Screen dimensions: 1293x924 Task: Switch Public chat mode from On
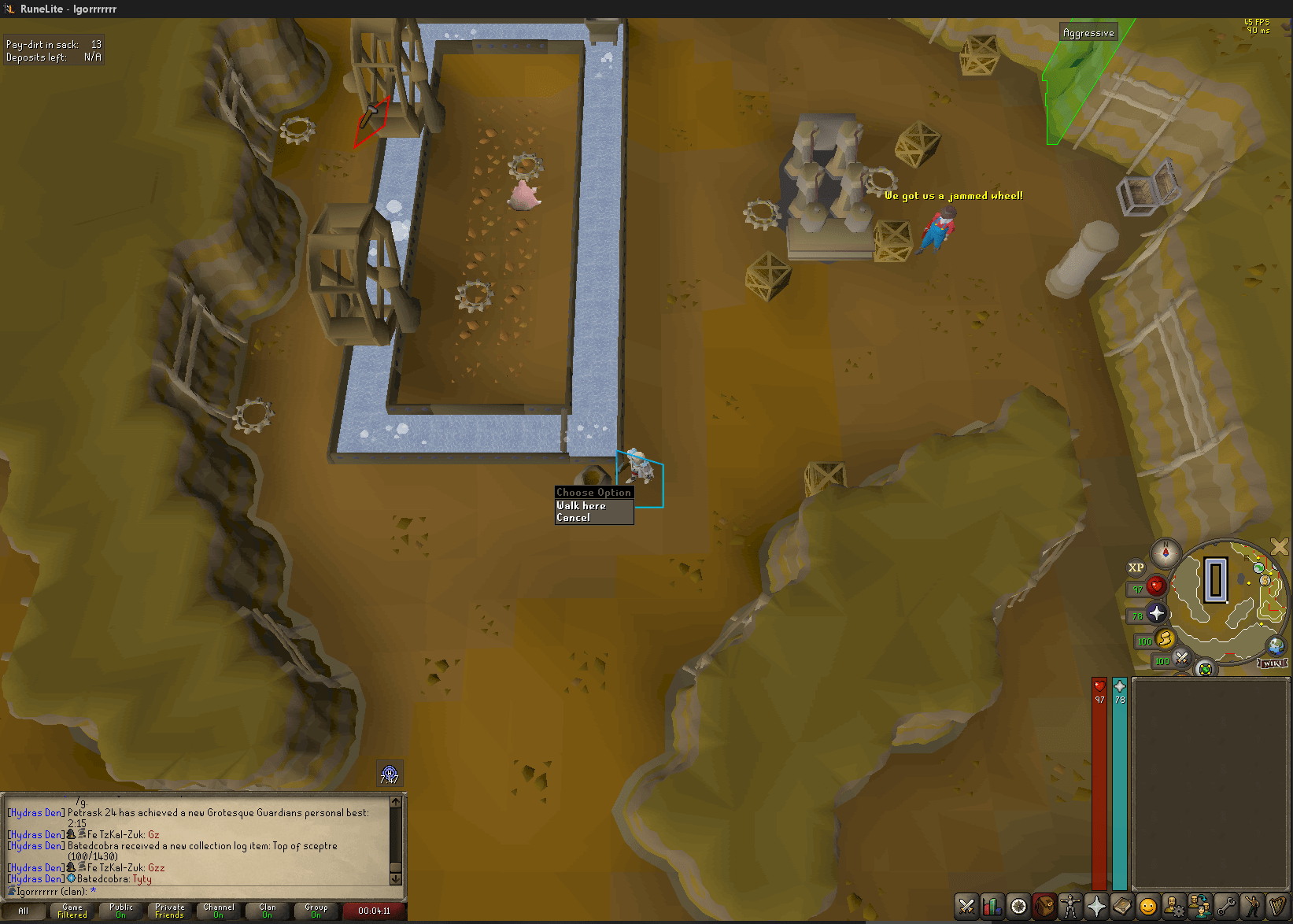pyautogui.click(x=120, y=911)
